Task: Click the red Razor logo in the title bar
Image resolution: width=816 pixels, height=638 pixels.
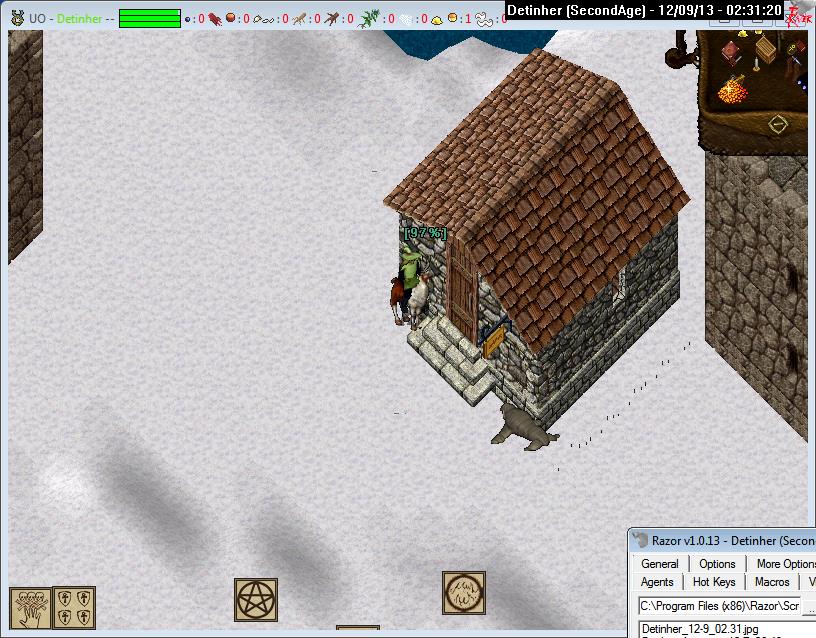Action: point(799,10)
